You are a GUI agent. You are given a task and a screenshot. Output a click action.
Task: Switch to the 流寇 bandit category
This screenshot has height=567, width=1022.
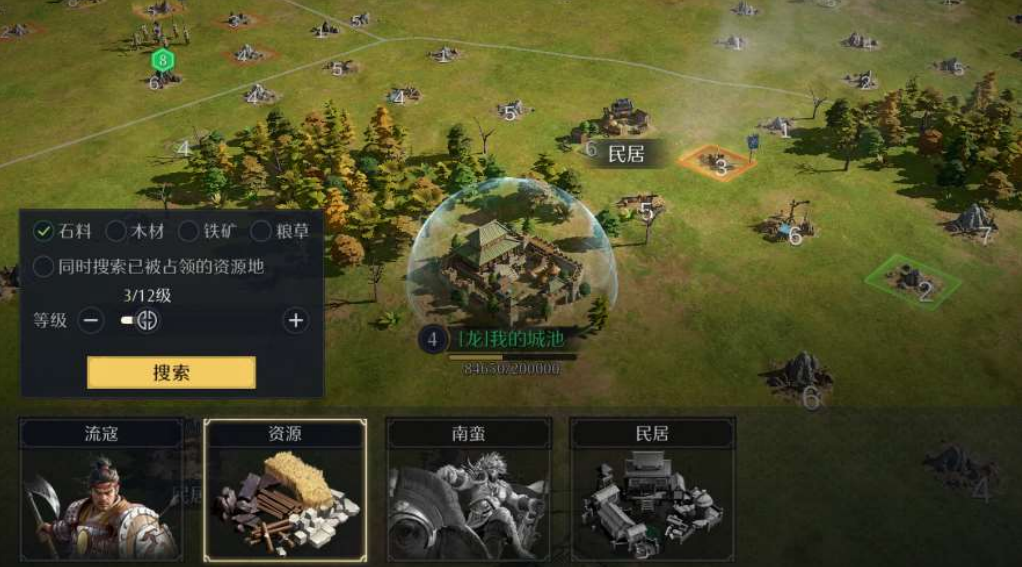coord(102,489)
